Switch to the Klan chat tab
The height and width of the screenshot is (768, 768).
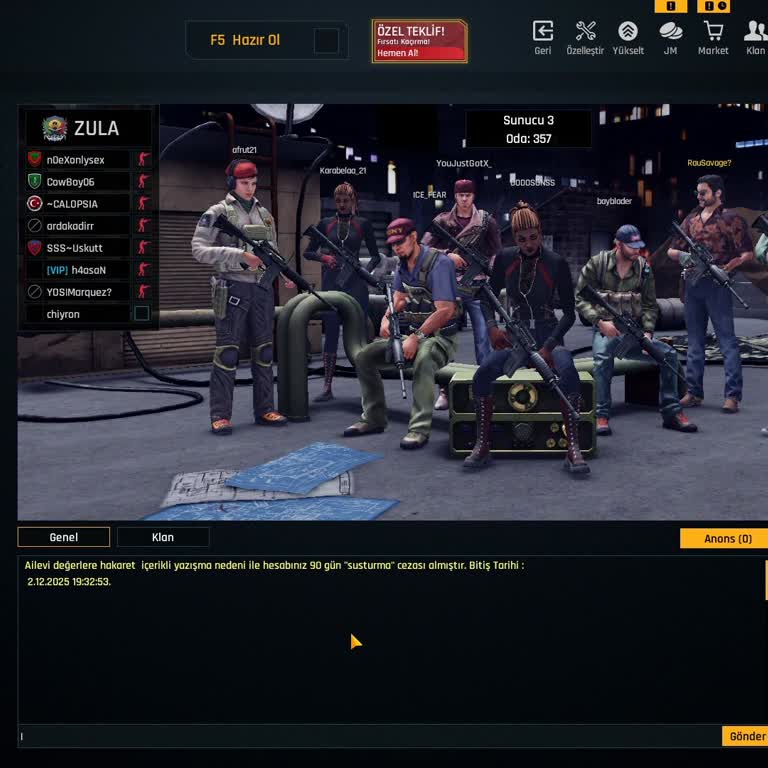(x=163, y=537)
